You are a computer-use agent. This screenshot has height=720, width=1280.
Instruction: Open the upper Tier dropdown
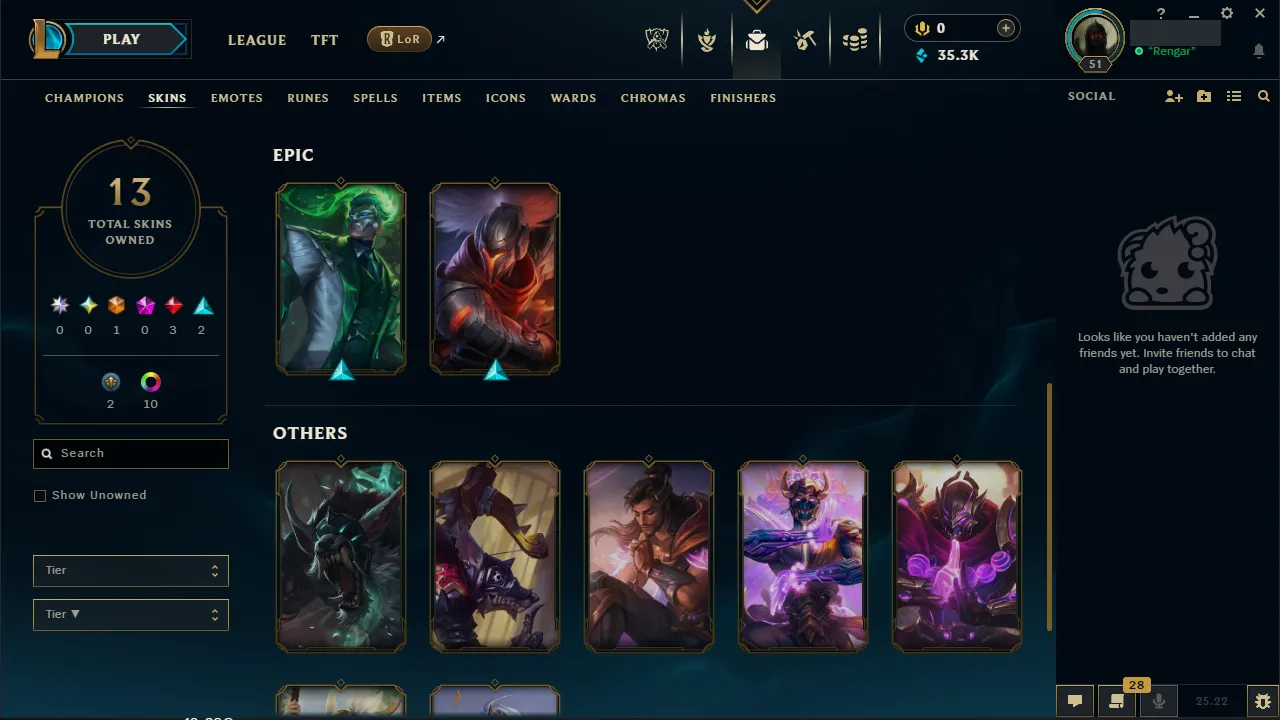[x=131, y=570]
